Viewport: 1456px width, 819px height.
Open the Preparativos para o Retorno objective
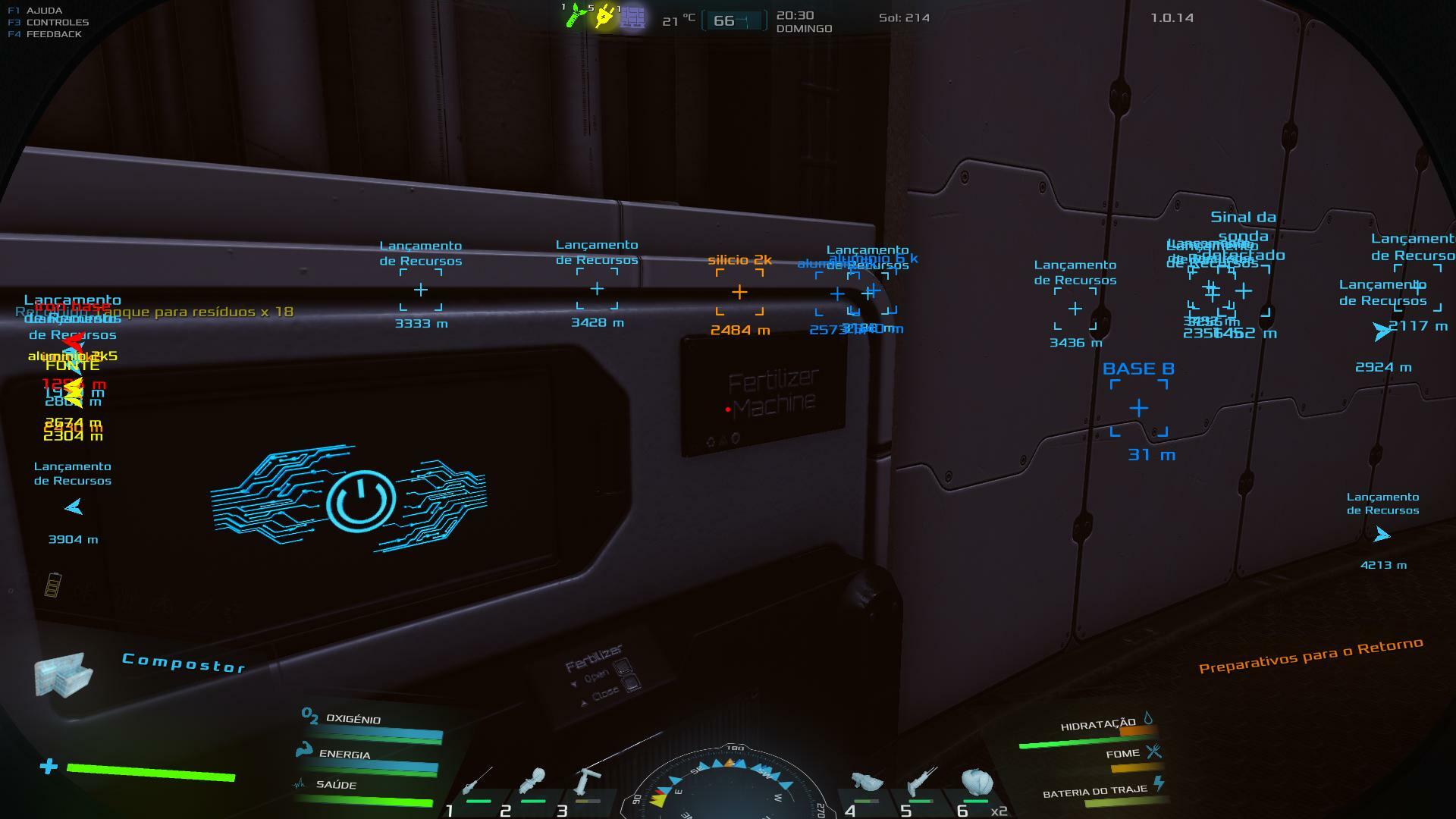[1310, 655]
